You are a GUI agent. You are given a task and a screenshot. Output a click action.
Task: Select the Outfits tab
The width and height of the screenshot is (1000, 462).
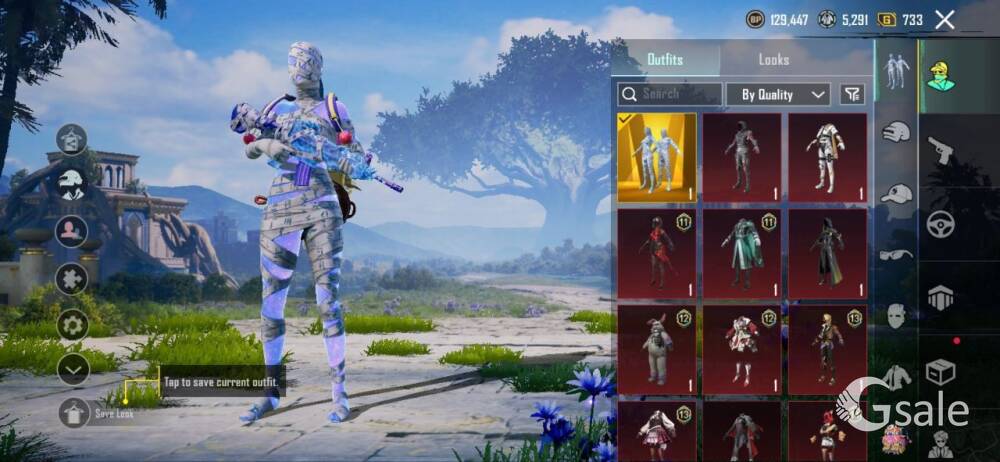(x=665, y=60)
